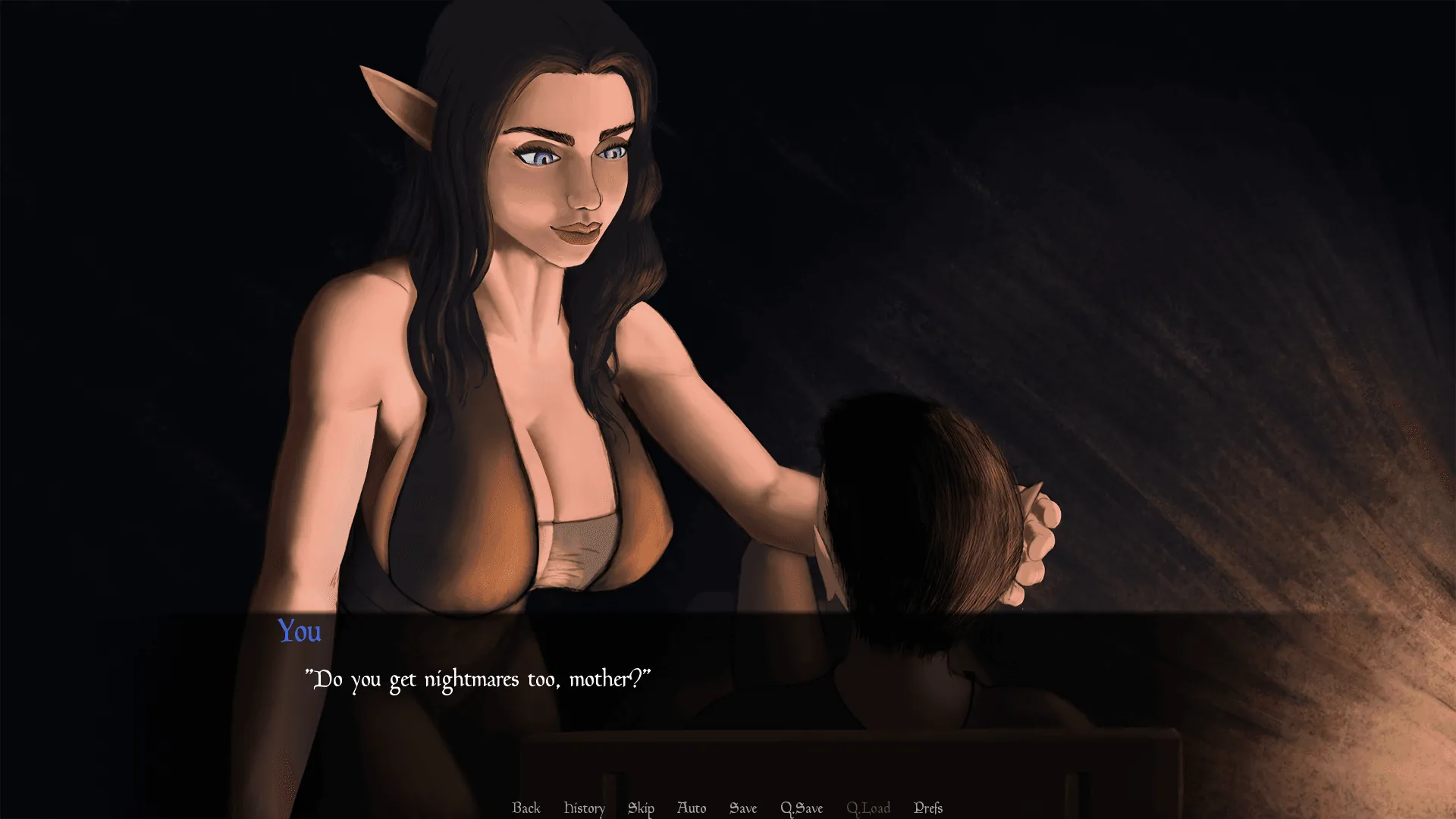Enable Skip mode to fast-forward dialogue
Image resolution: width=1456 pixels, height=819 pixels.
tap(641, 808)
